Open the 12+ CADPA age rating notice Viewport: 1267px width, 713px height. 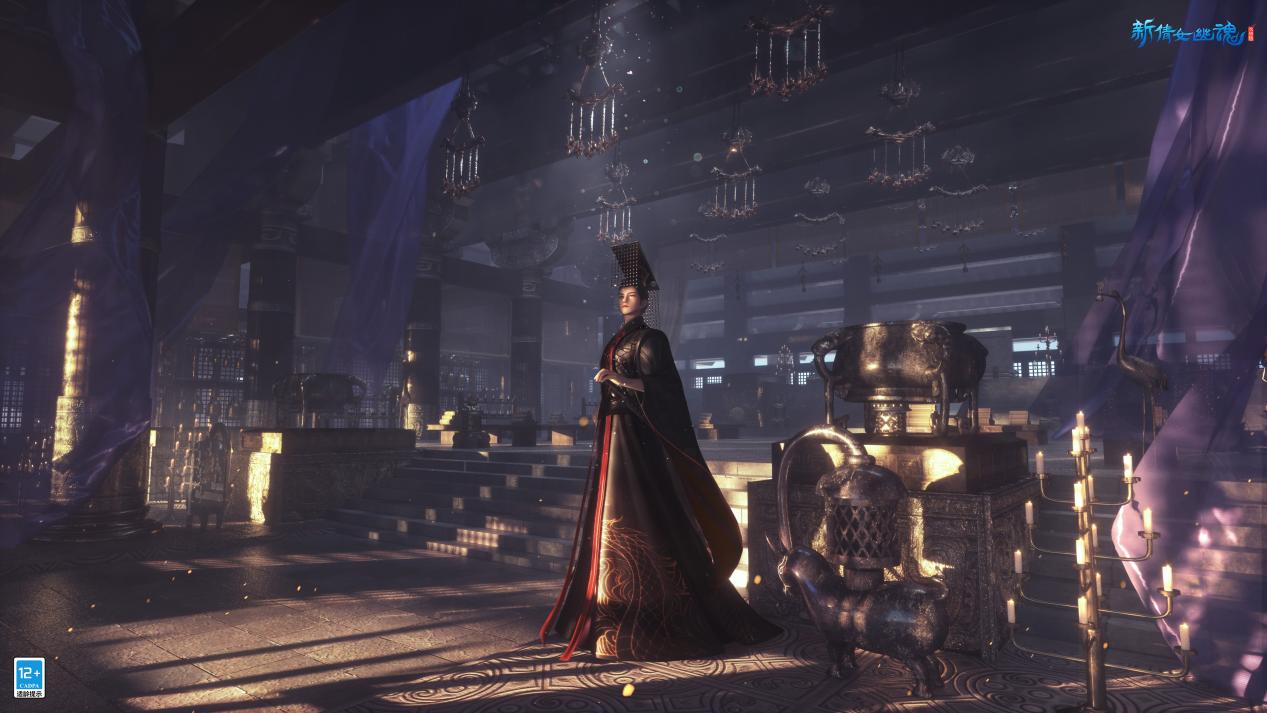[x=28, y=675]
